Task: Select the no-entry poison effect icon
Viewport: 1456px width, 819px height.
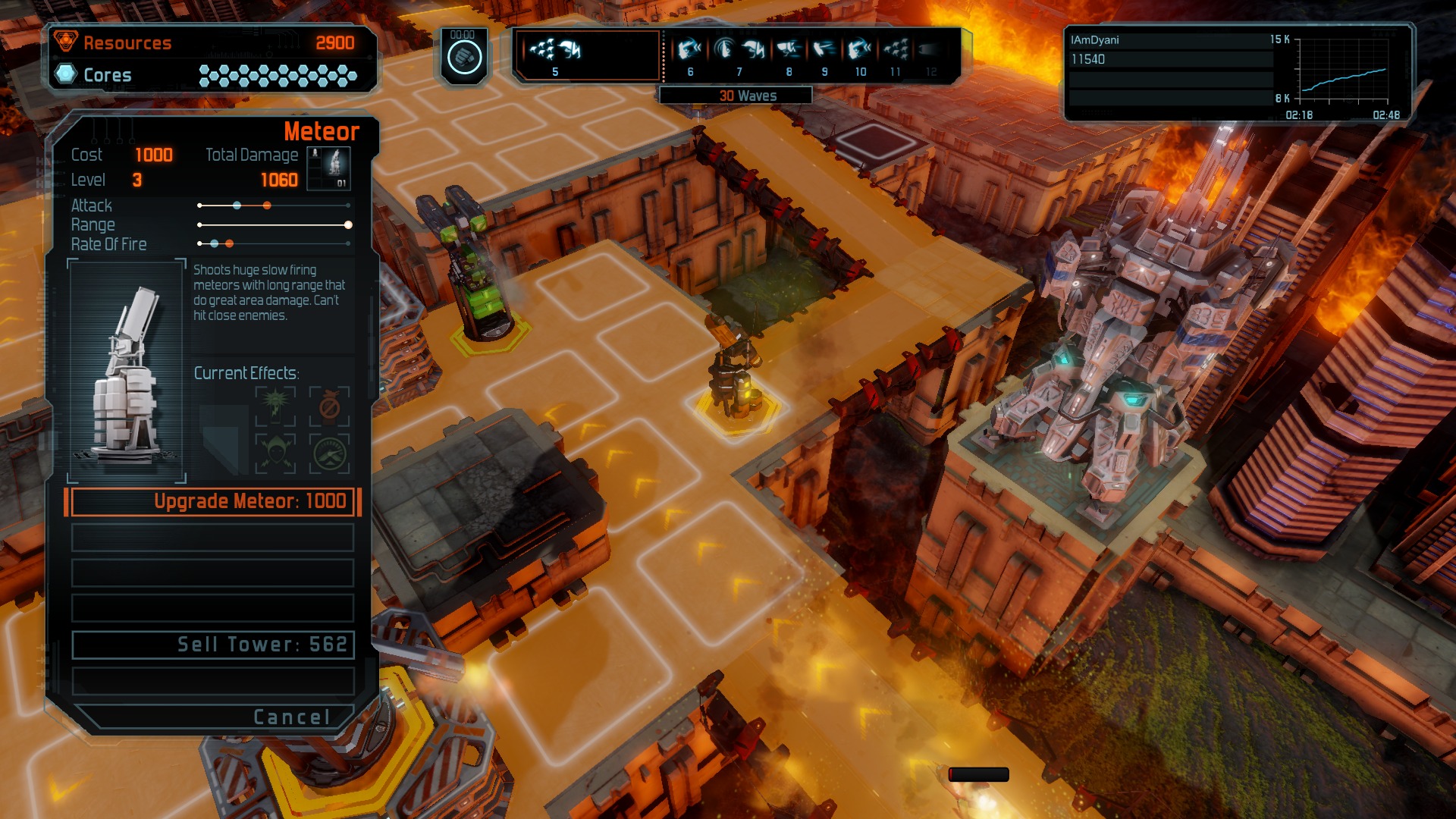Action: (328, 405)
